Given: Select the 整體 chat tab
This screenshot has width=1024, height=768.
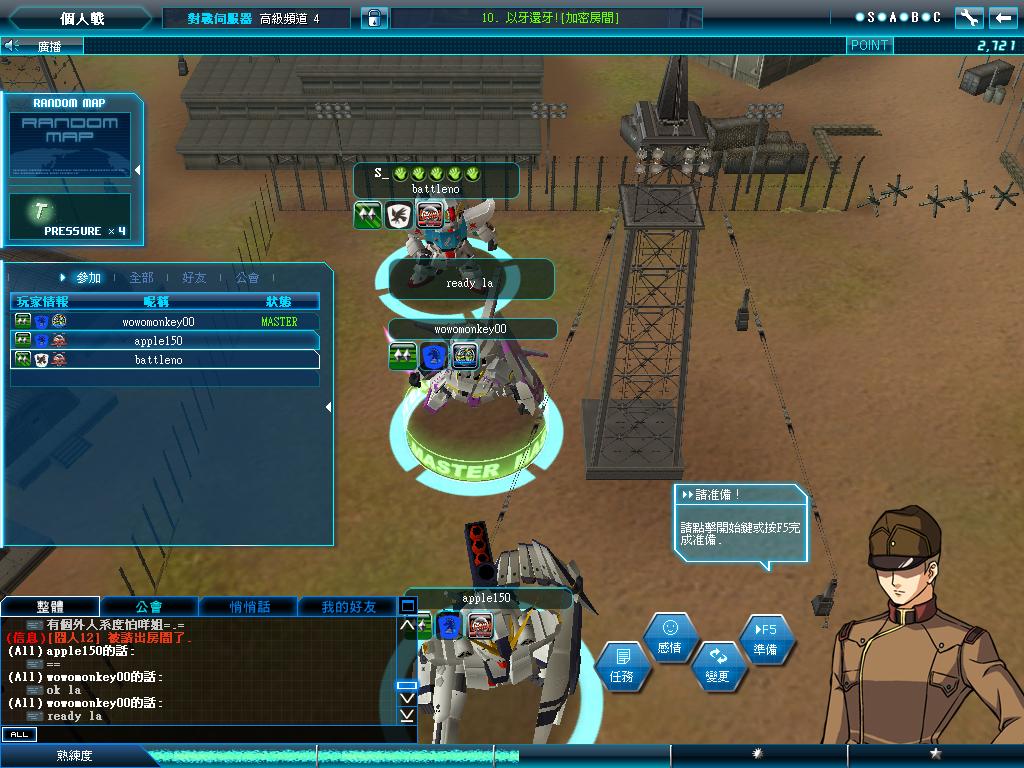Looking at the screenshot, I should (x=50, y=606).
